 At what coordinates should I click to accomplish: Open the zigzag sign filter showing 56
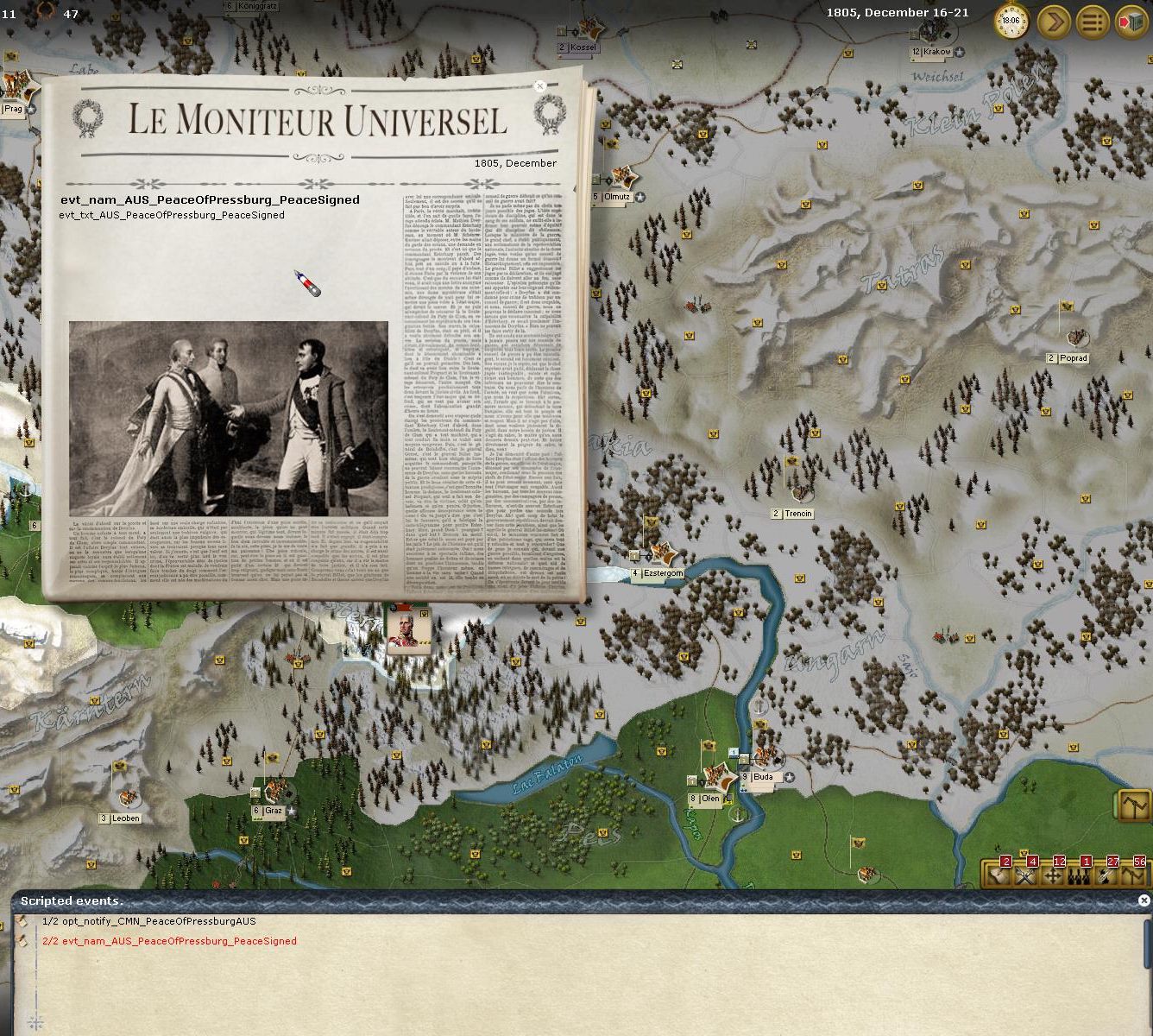point(1133,874)
